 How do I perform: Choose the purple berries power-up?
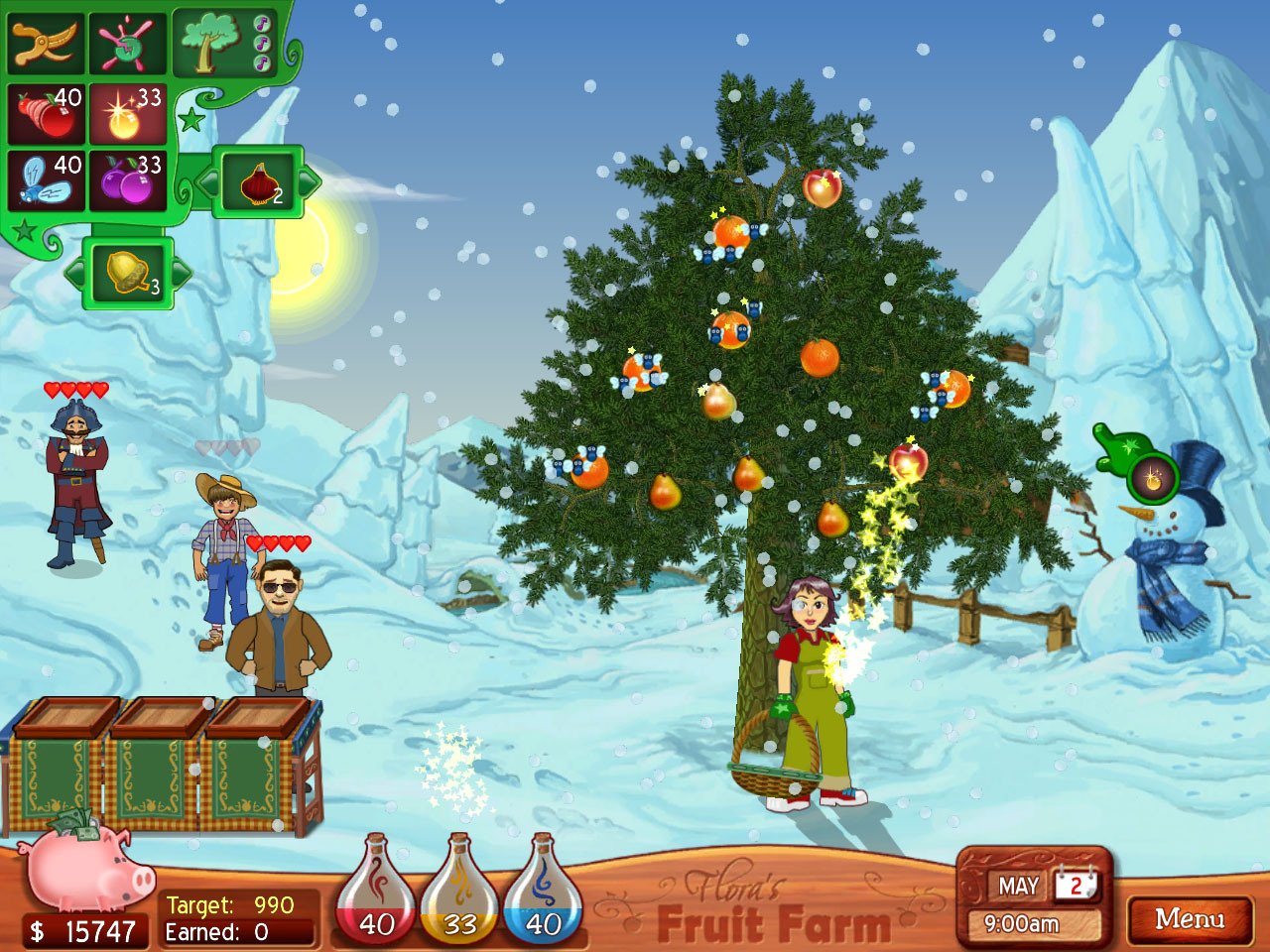pyautogui.click(x=127, y=178)
